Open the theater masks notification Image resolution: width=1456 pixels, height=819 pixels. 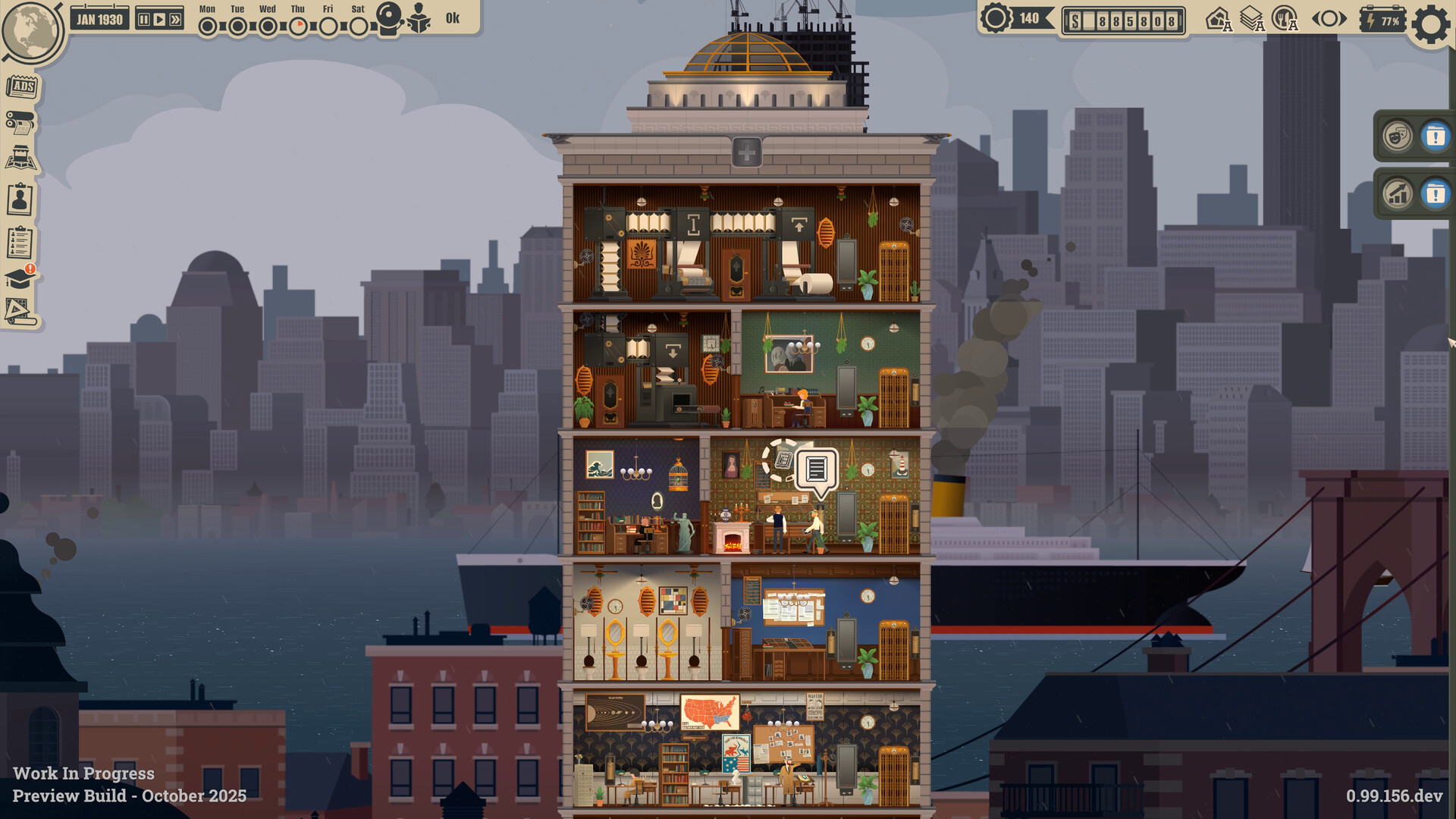pyautogui.click(x=1398, y=136)
